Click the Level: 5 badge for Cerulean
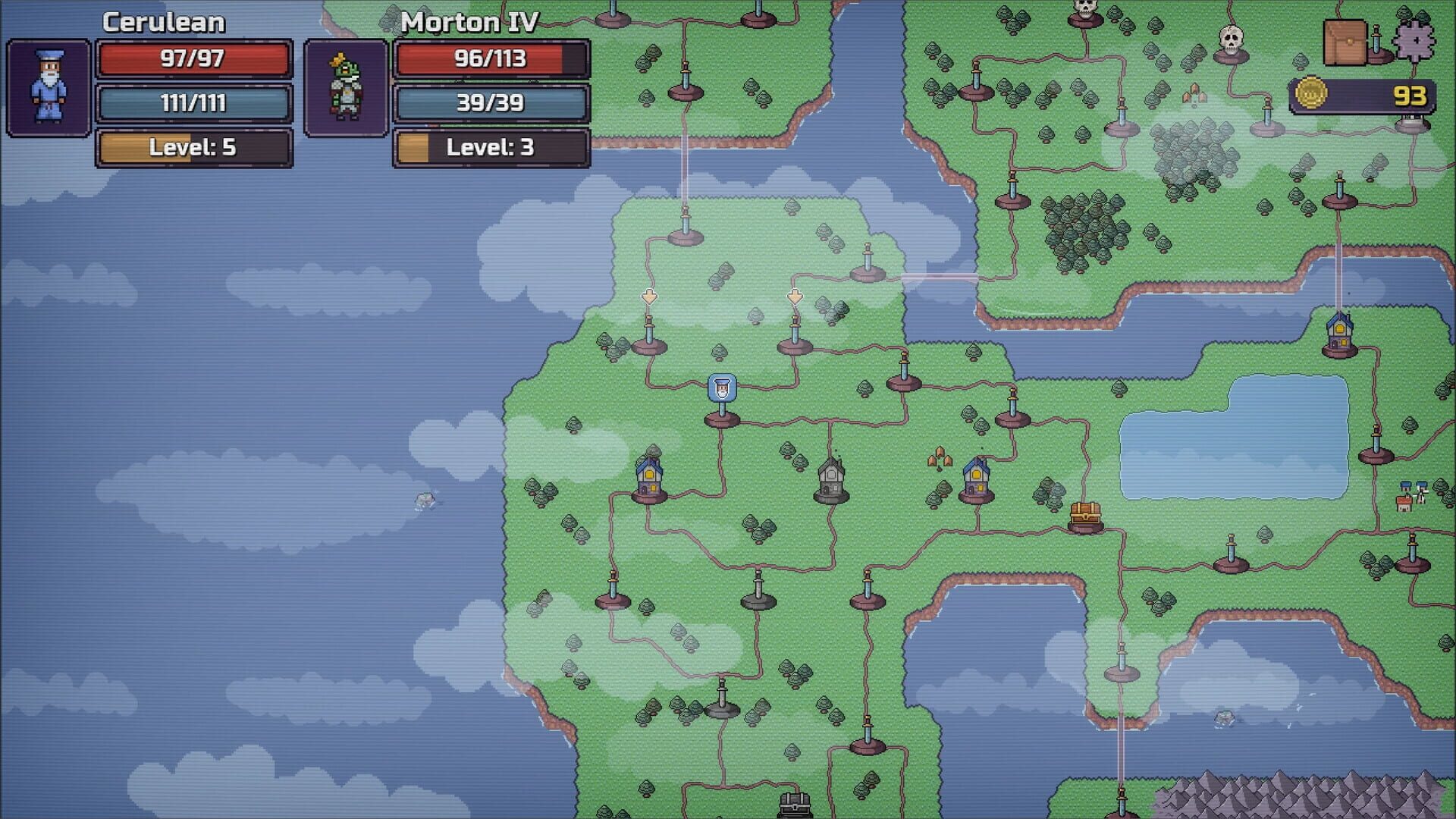The width and height of the screenshot is (1456, 819). point(192,149)
